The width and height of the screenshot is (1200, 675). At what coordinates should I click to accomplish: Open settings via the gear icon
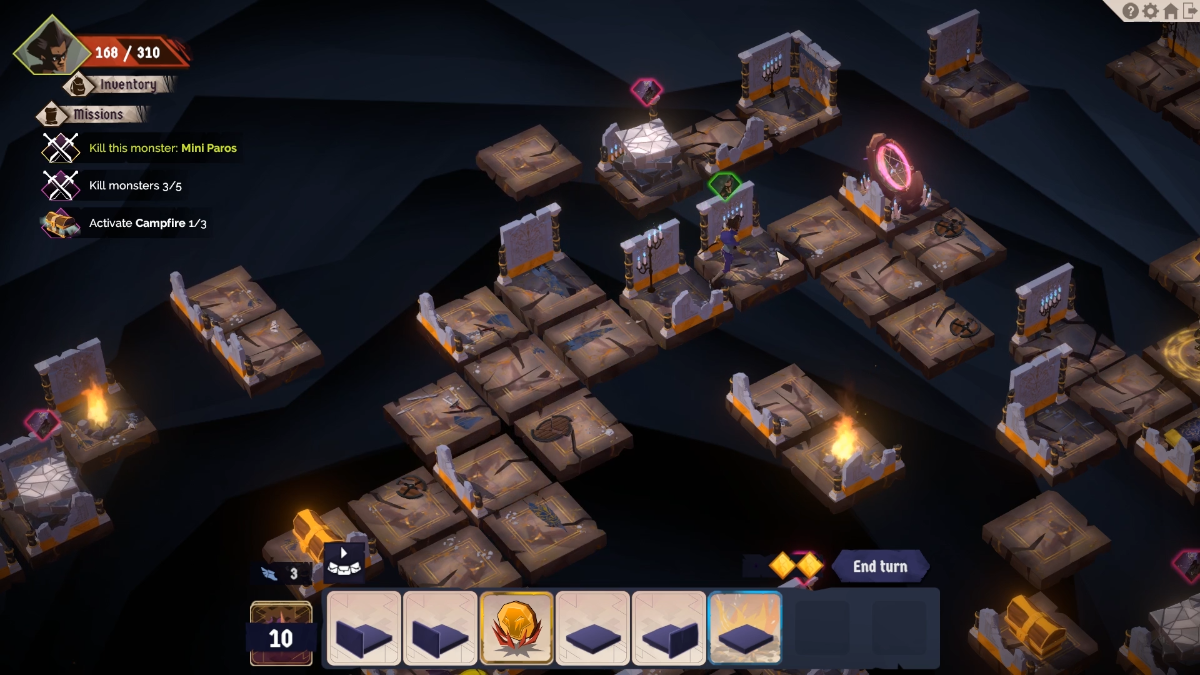coord(1151,11)
